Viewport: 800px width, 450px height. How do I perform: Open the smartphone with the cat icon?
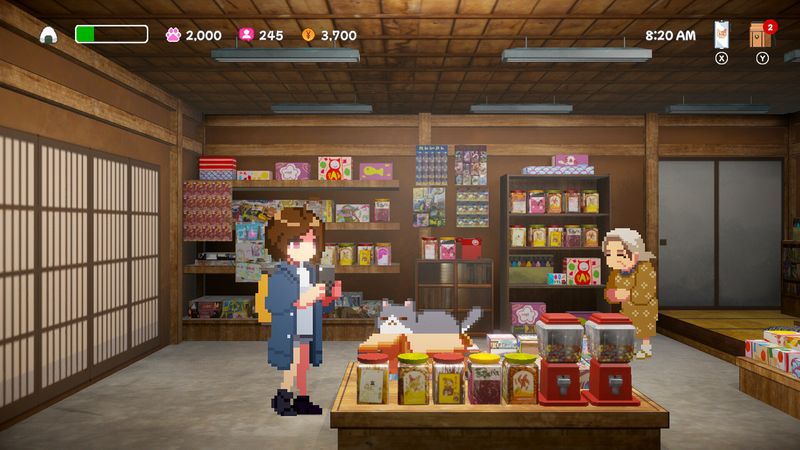(722, 35)
